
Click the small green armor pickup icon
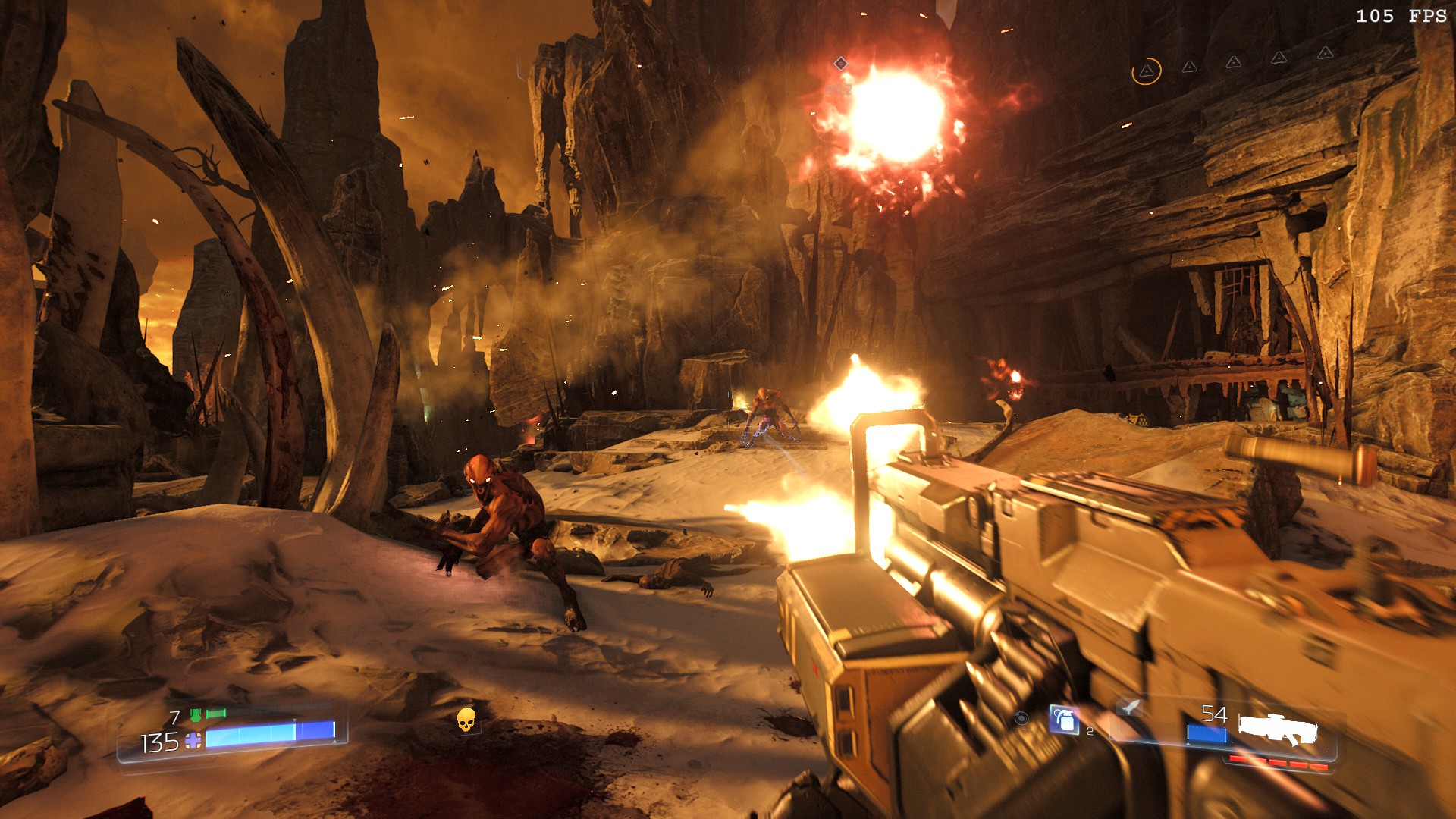pyautogui.click(x=215, y=714)
